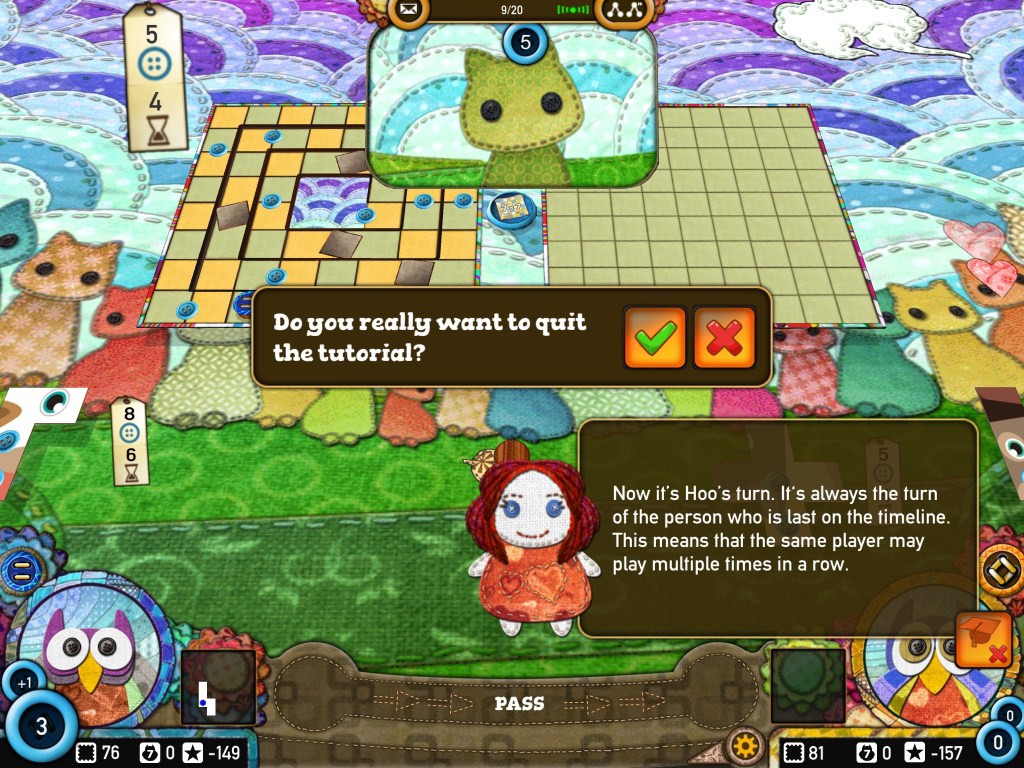Click the dark green patch slot box
The width and height of the screenshot is (1024, 768).
point(808,687)
